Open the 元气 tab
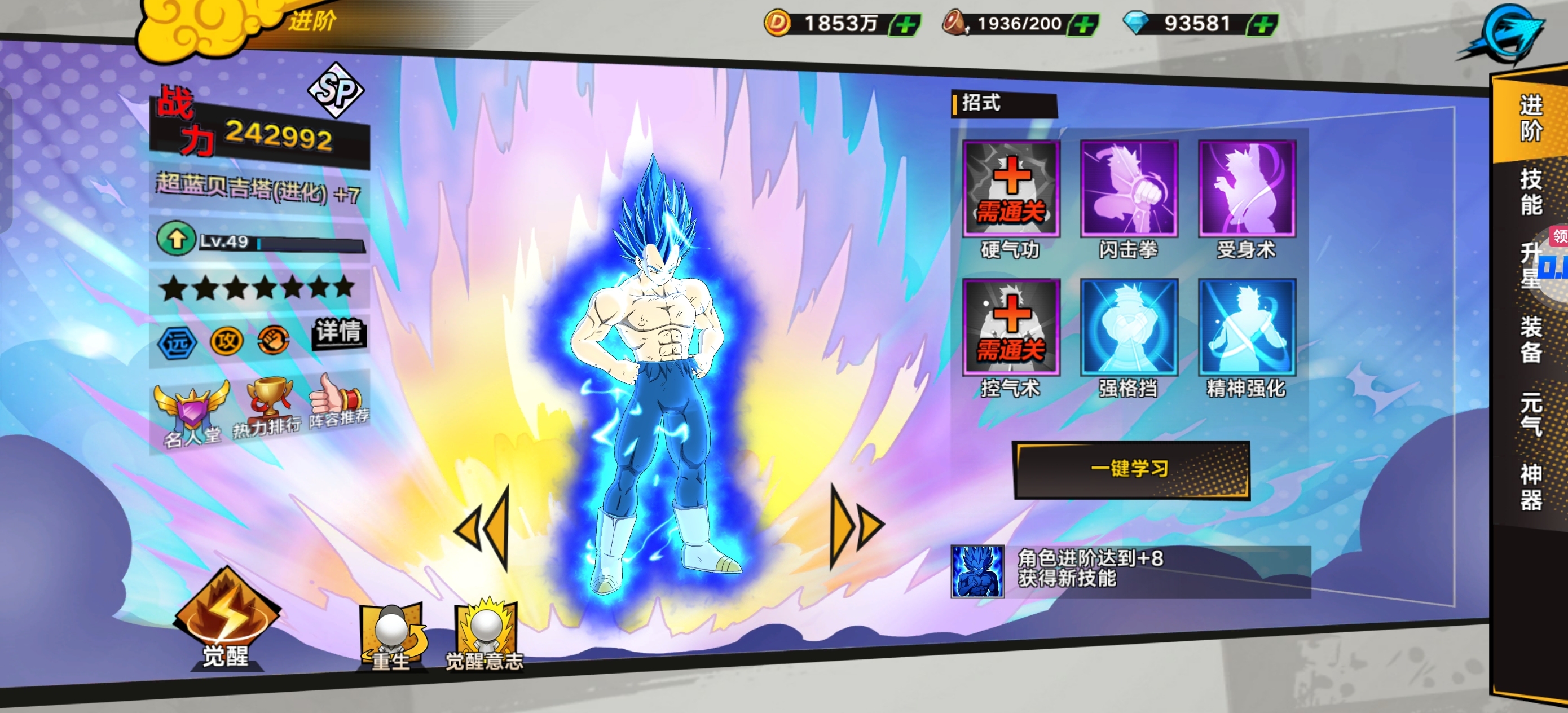The height and width of the screenshot is (713, 1568). [1530, 414]
